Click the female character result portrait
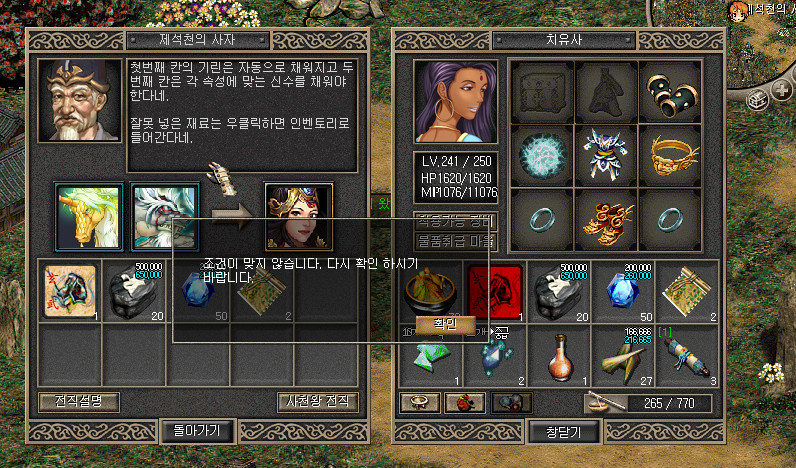The height and width of the screenshot is (468, 796). click(x=298, y=215)
